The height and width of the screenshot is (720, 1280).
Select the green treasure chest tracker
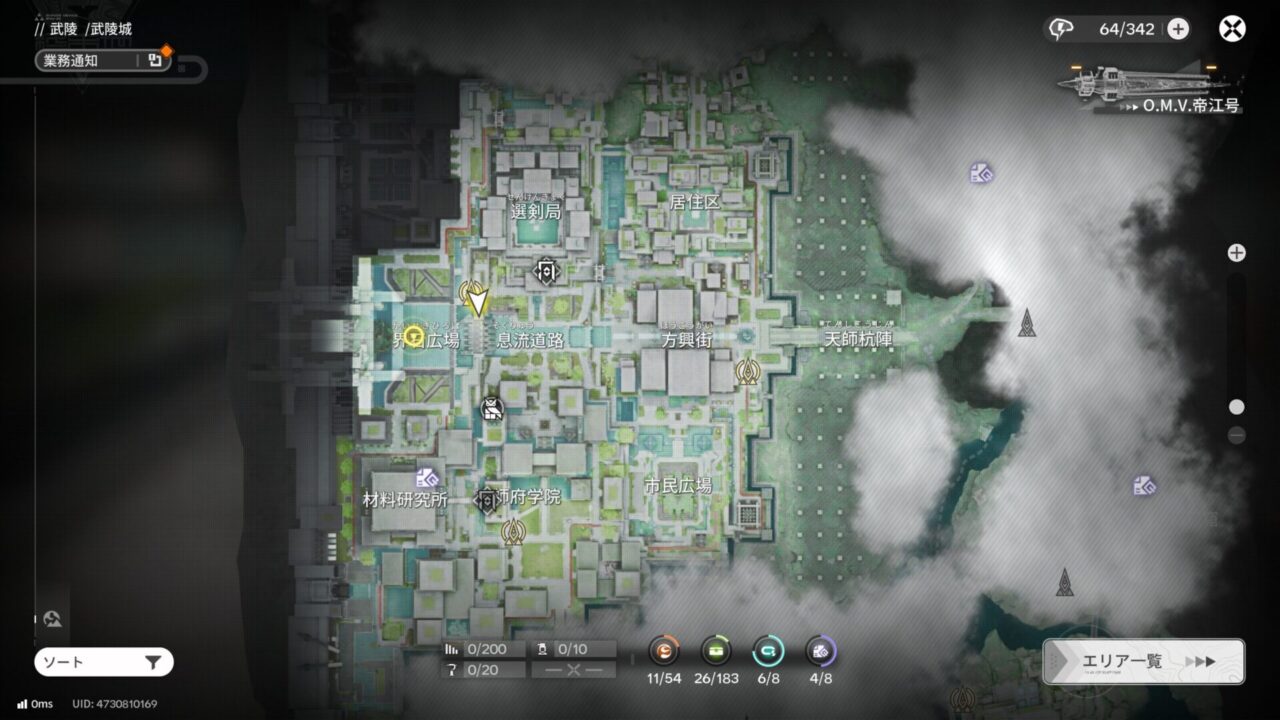[x=716, y=651]
